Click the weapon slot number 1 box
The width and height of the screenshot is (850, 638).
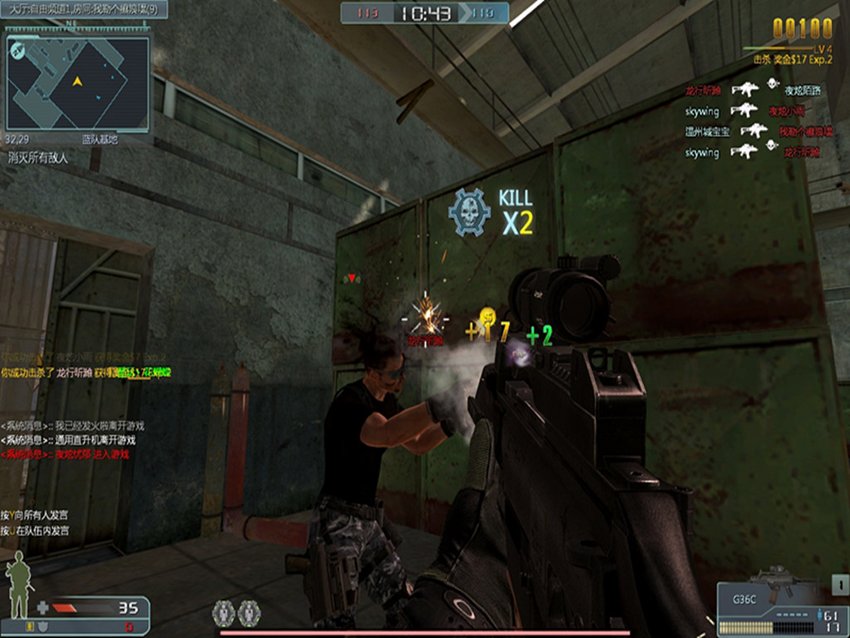click(x=838, y=585)
